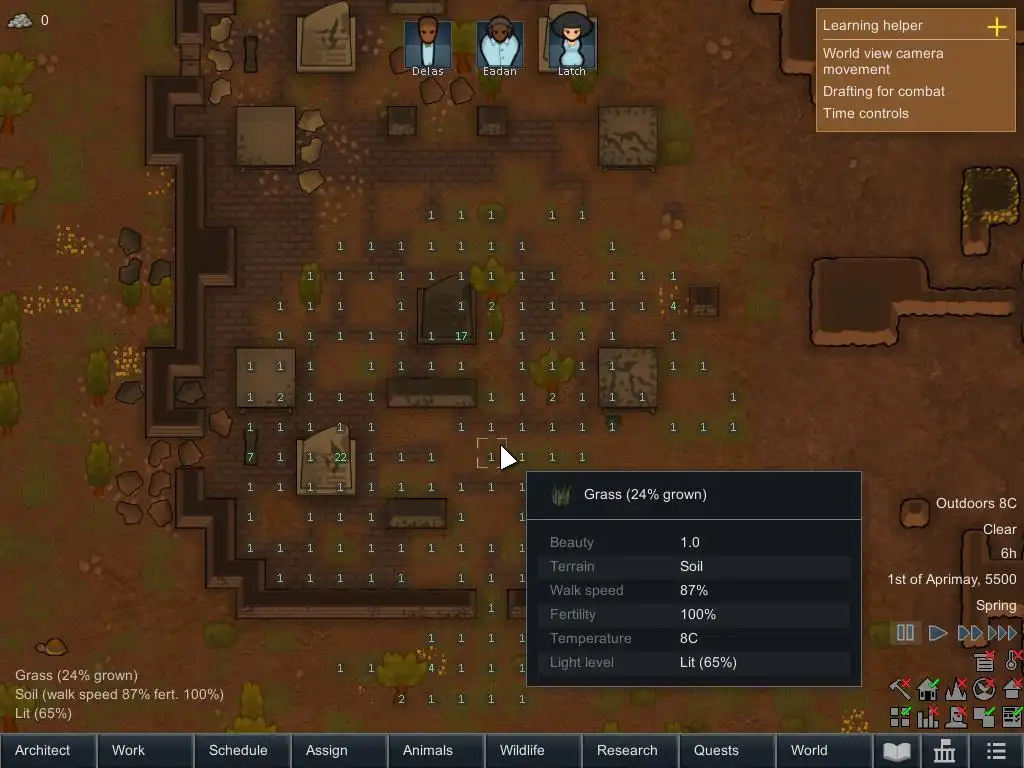Image resolution: width=1024 pixels, height=768 pixels.
Task: Select colonist Eadan portrait
Action: coord(500,42)
